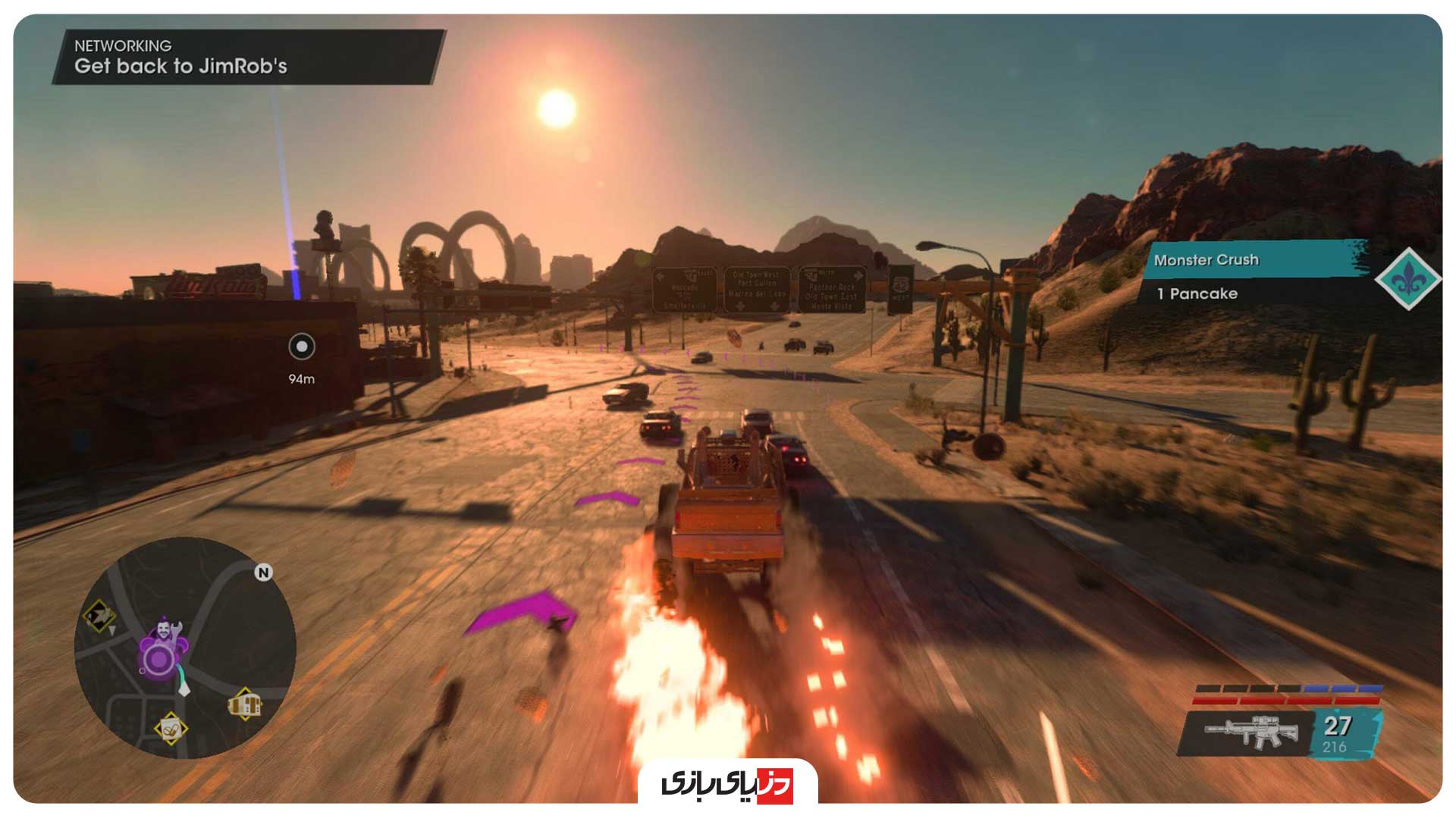Image resolution: width=1456 pixels, height=819 pixels.
Task: Select the assault rifle weapon icon
Action: coord(1251,733)
